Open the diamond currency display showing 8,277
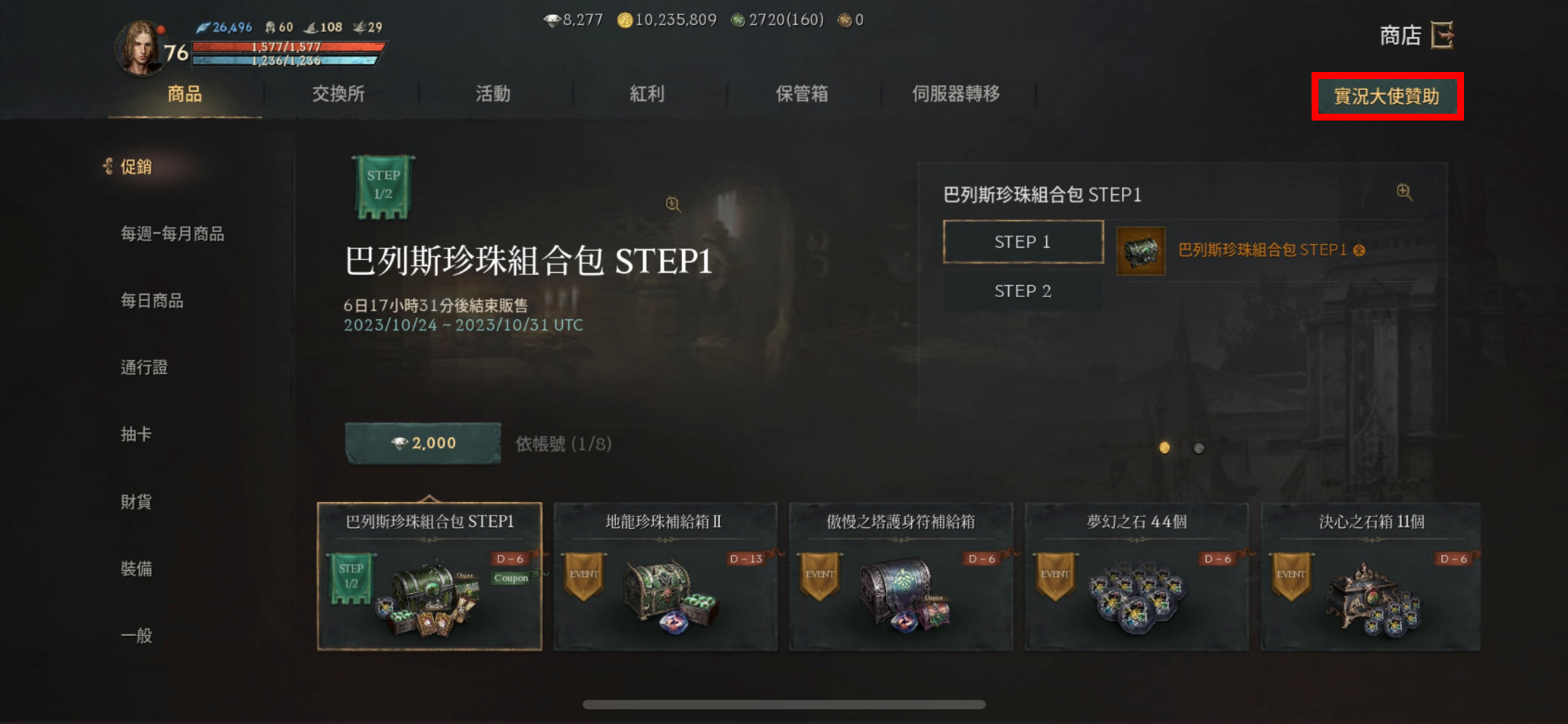The height and width of the screenshot is (724, 1568). (573, 20)
